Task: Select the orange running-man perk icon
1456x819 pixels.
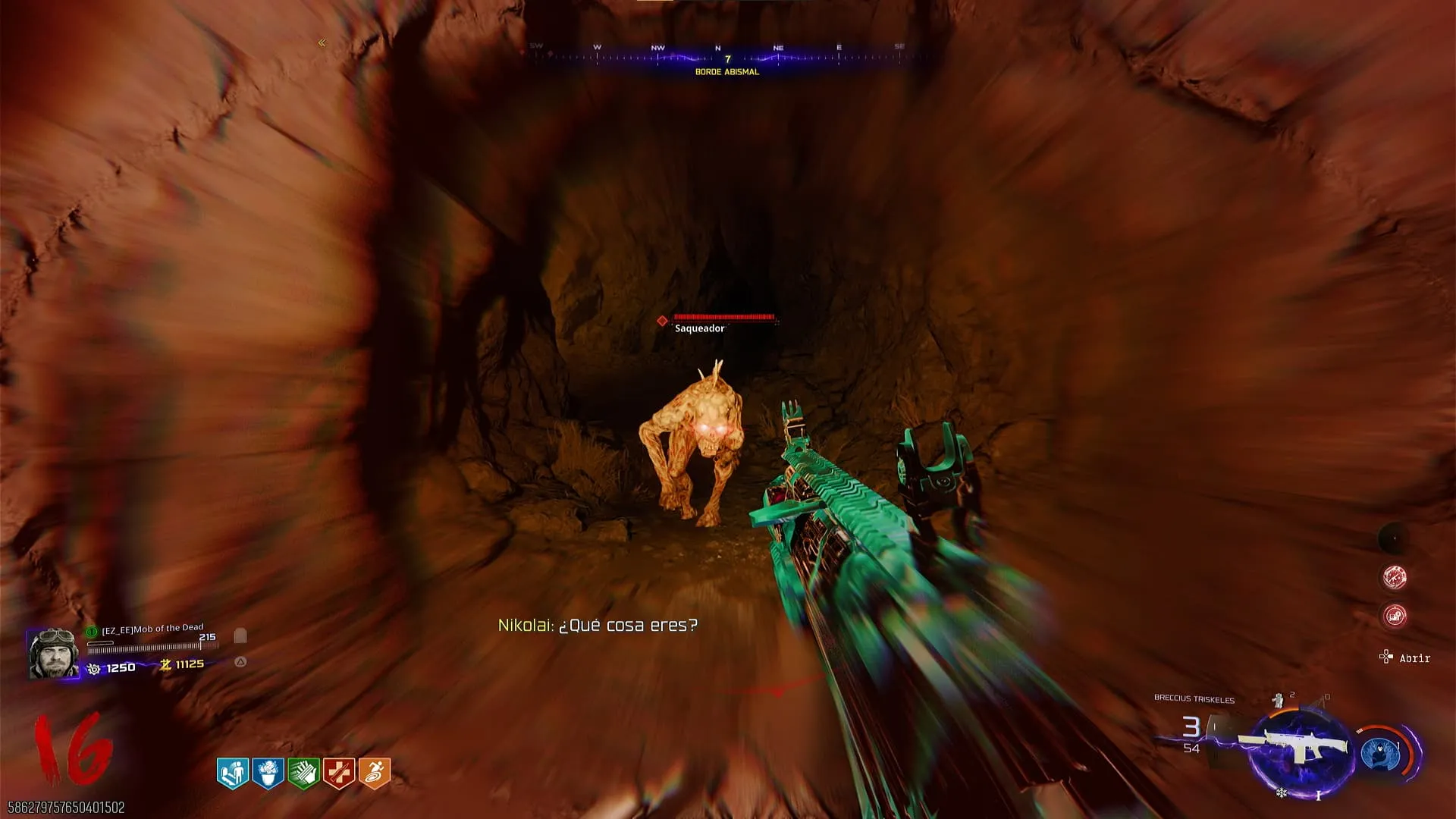Action: click(374, 773)
